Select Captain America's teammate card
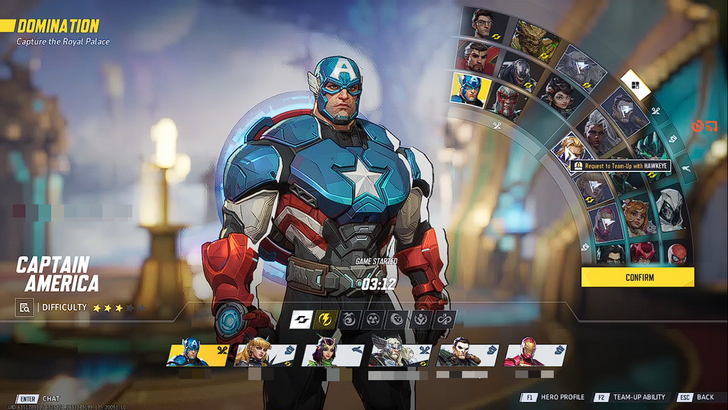This screenshot has width=728, height=410. click(x=198, y=354)
